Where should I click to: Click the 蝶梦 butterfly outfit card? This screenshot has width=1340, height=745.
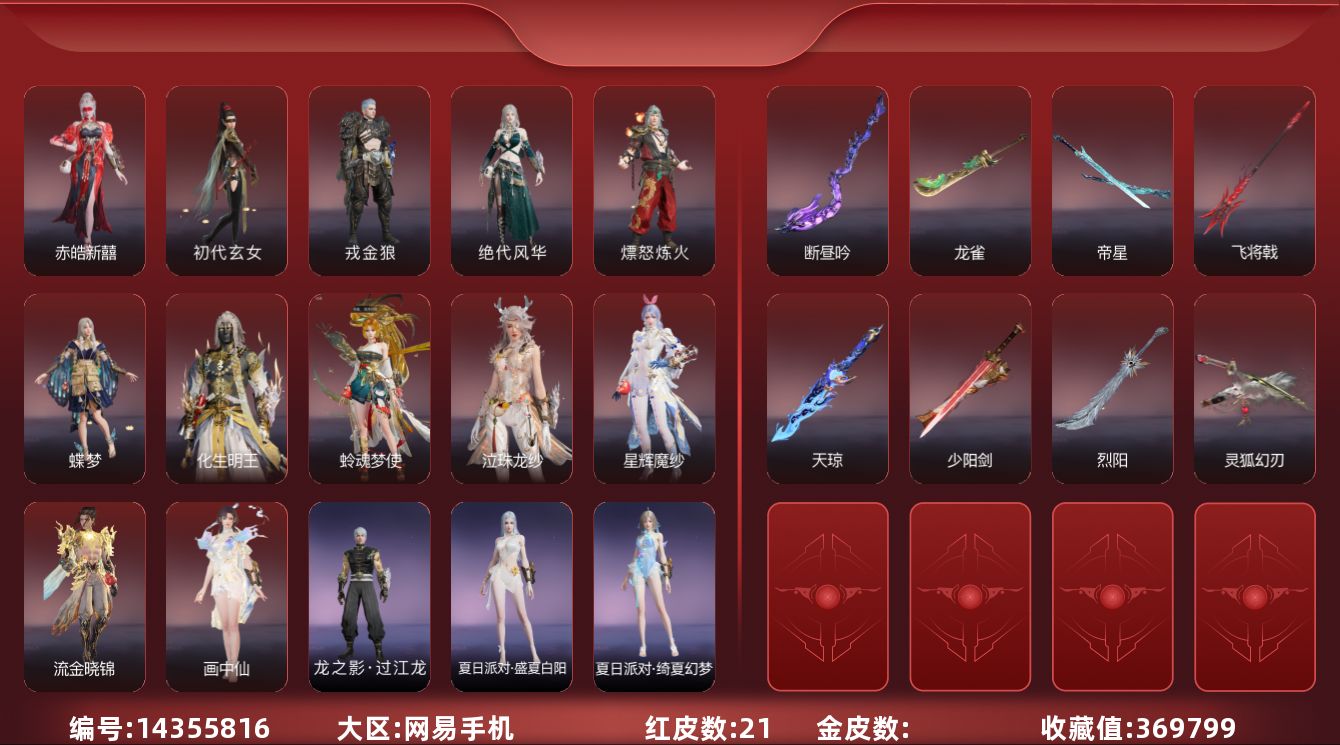(85, 388)
